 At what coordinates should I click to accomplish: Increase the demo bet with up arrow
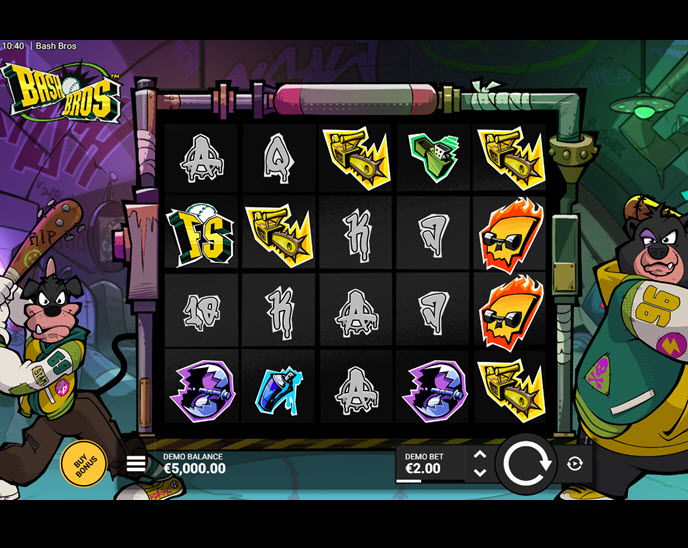pyautogui.click(x=479, y=455)
